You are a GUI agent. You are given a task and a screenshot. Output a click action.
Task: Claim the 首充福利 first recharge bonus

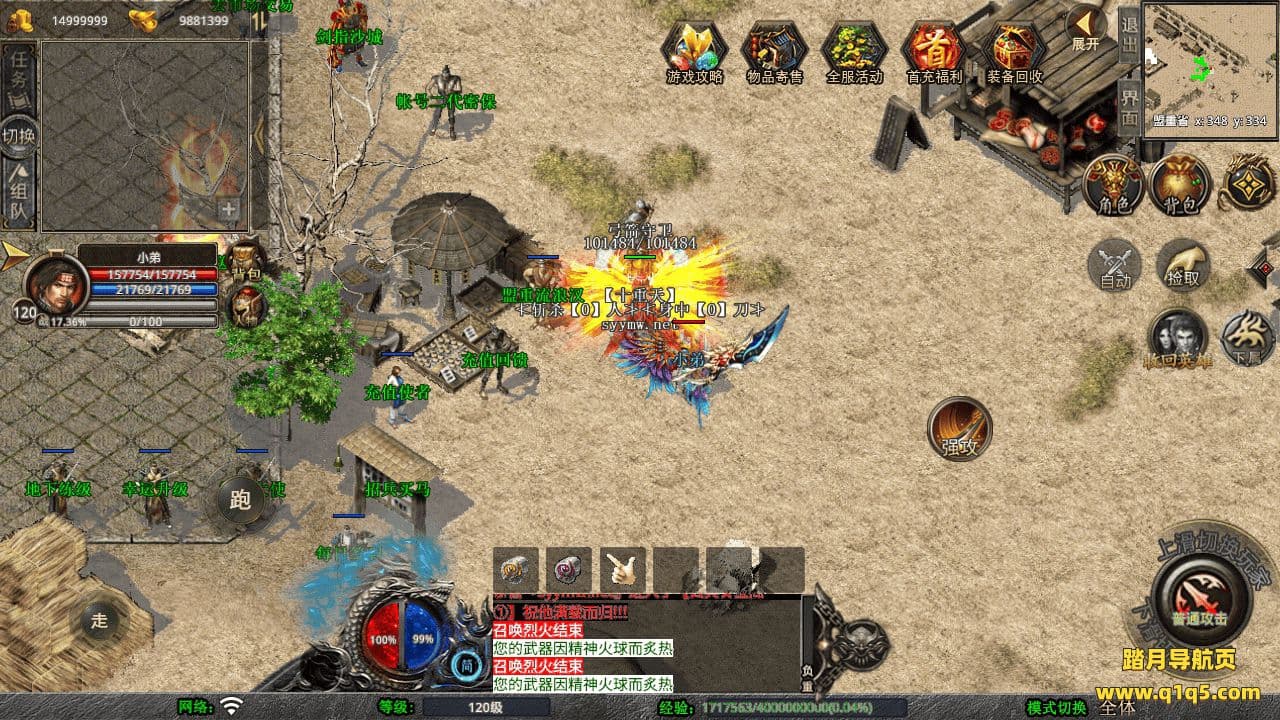(934, 50)
